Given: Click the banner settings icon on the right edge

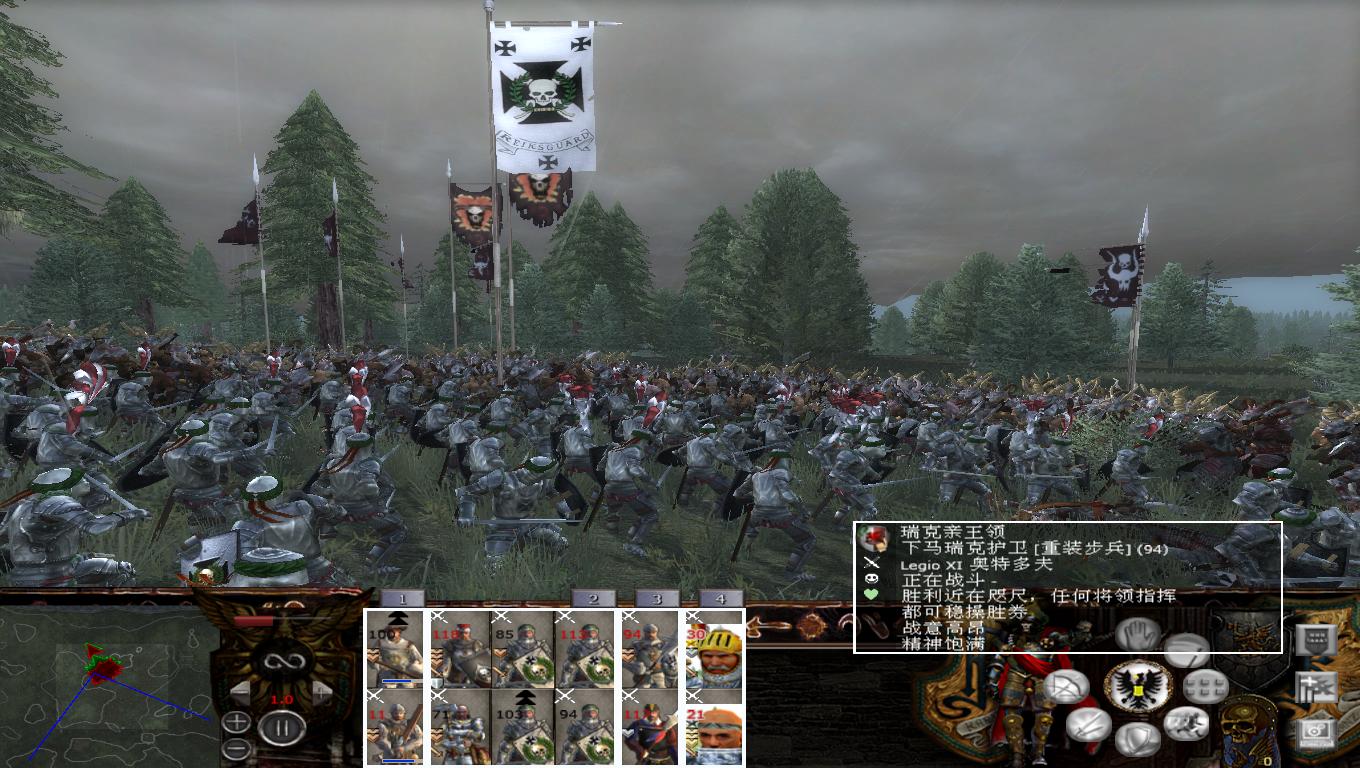Looking at the screenshot, I should click(x=1315, y=640).
